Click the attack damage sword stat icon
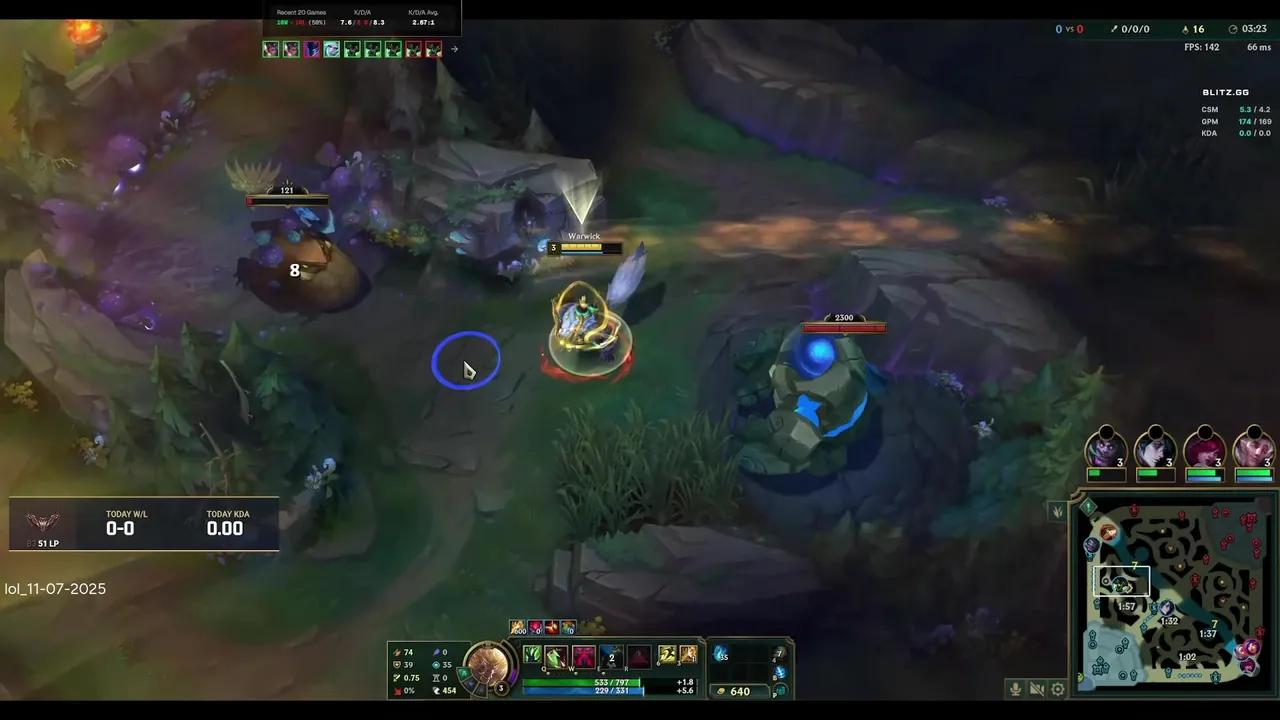Screen dimensions: 1280x720 (x=397, y=652)
